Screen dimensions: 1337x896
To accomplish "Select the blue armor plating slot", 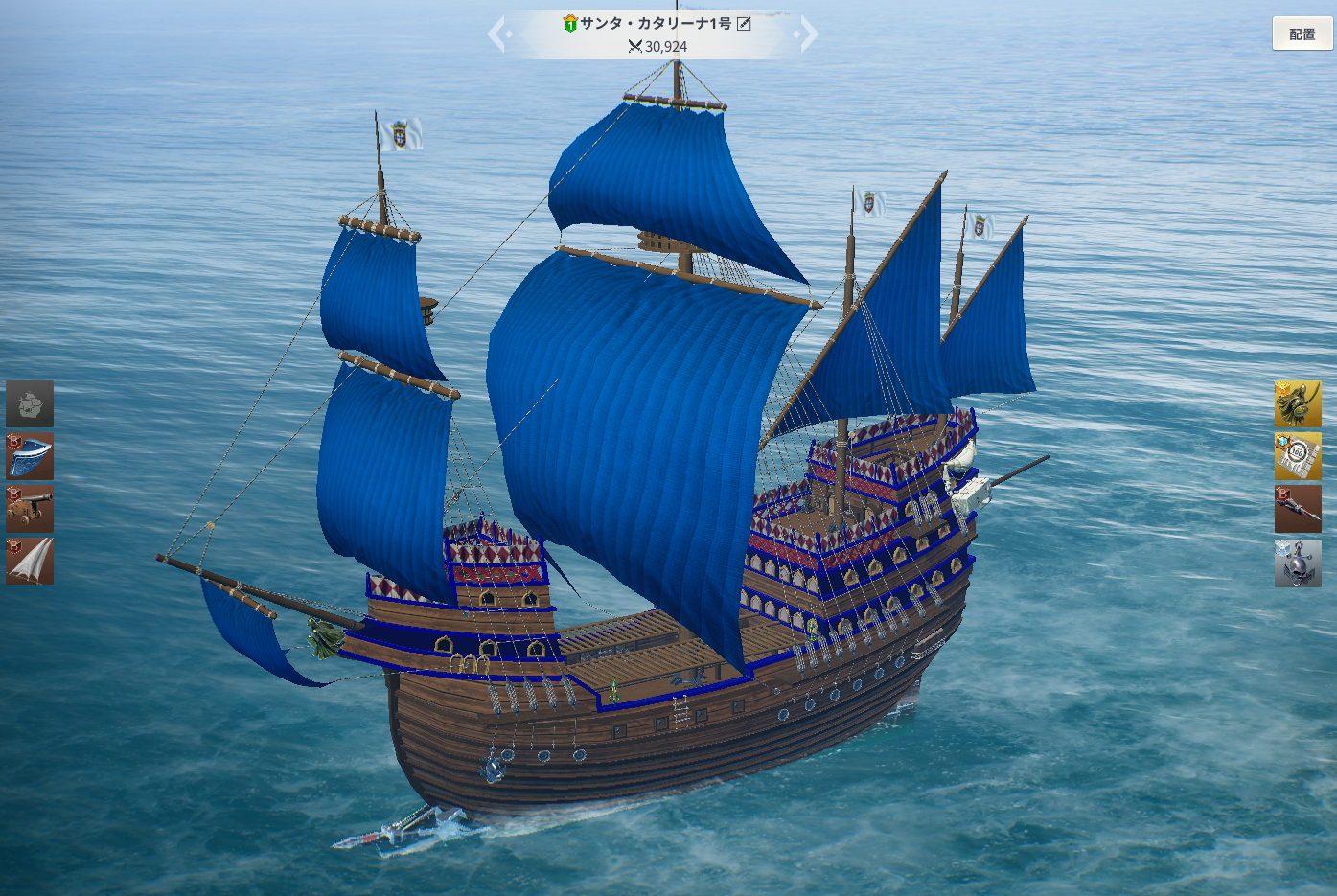I will point(30,456).
